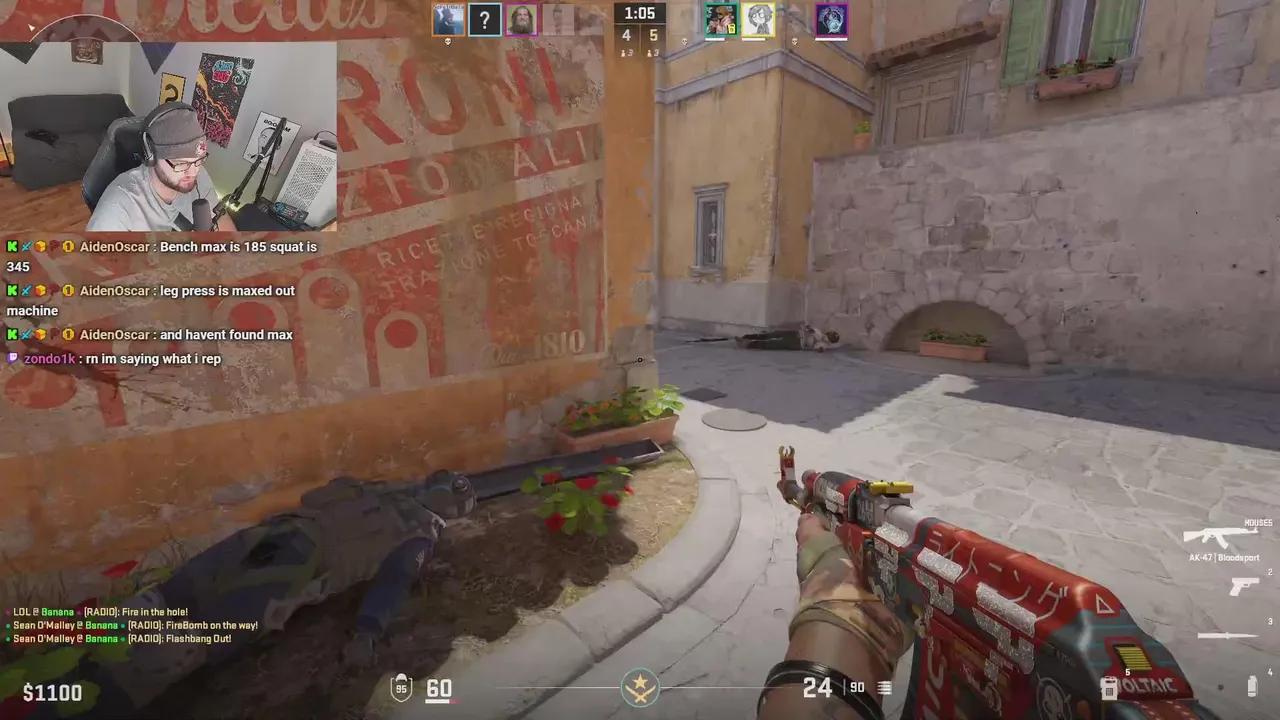Click the CT team emblem at bottom center
Image resolution: width=1280 pixels, height=720 pixels.
pos(640,686)
